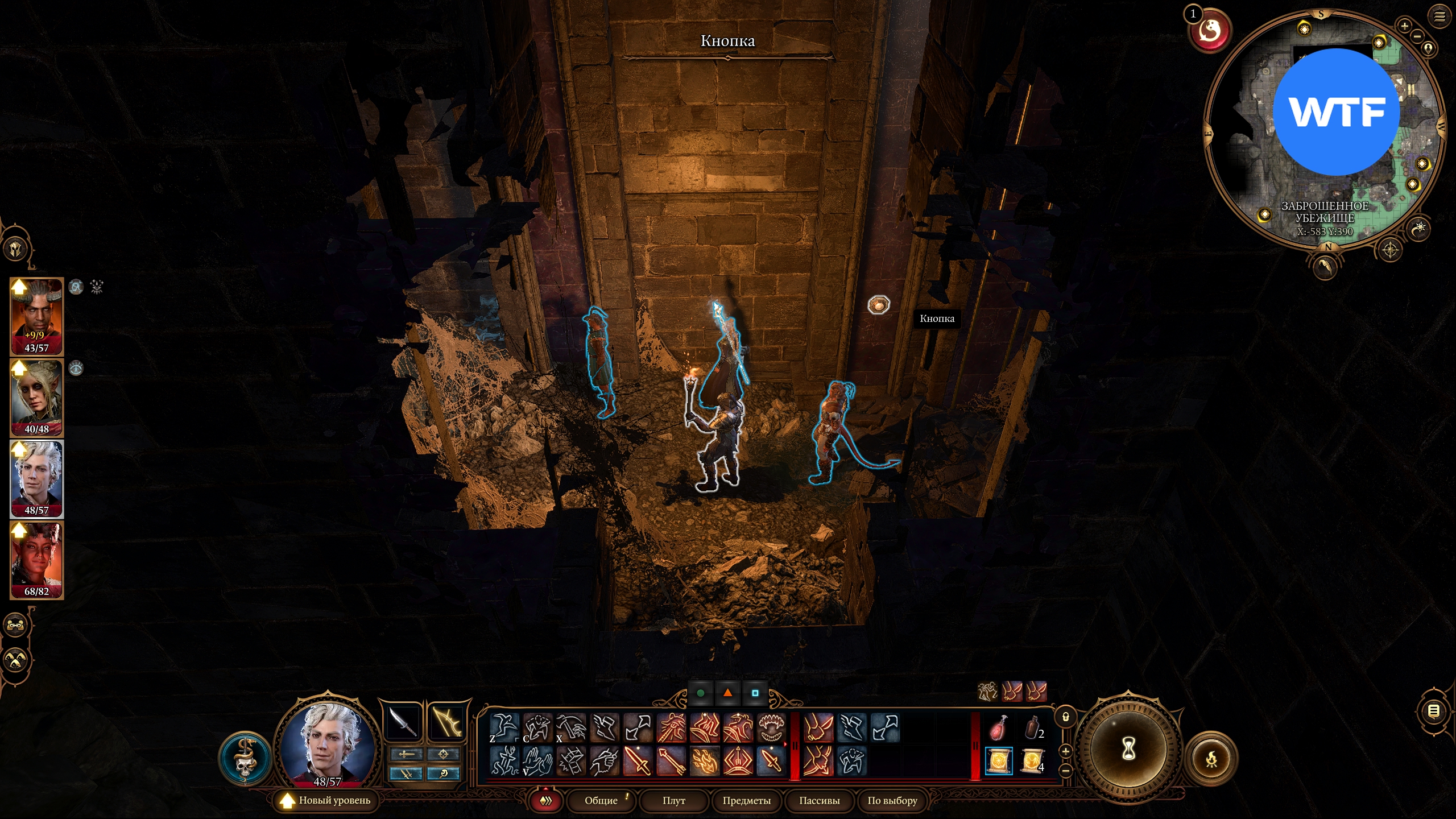Open the campfire rest menu
The image size is (1456, 819).
coord(1211,759)
